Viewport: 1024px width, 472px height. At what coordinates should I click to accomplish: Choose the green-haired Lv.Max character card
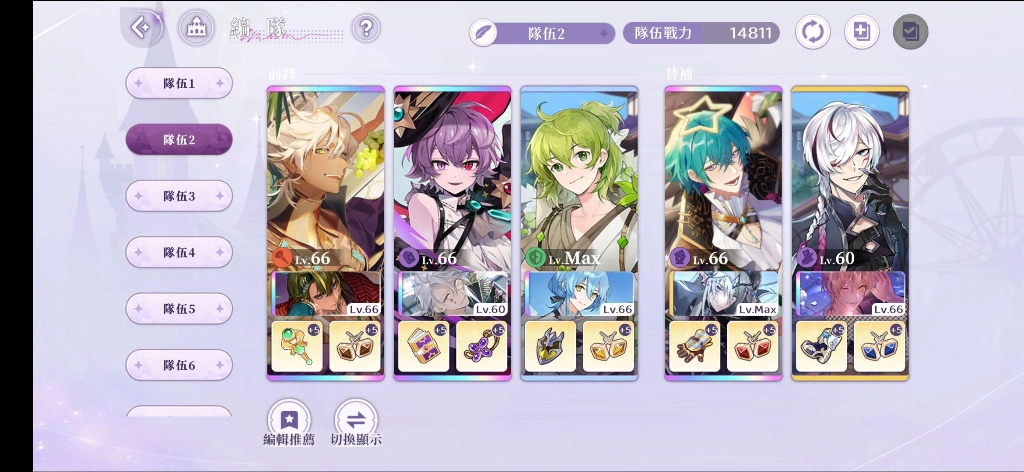point(579,175)
